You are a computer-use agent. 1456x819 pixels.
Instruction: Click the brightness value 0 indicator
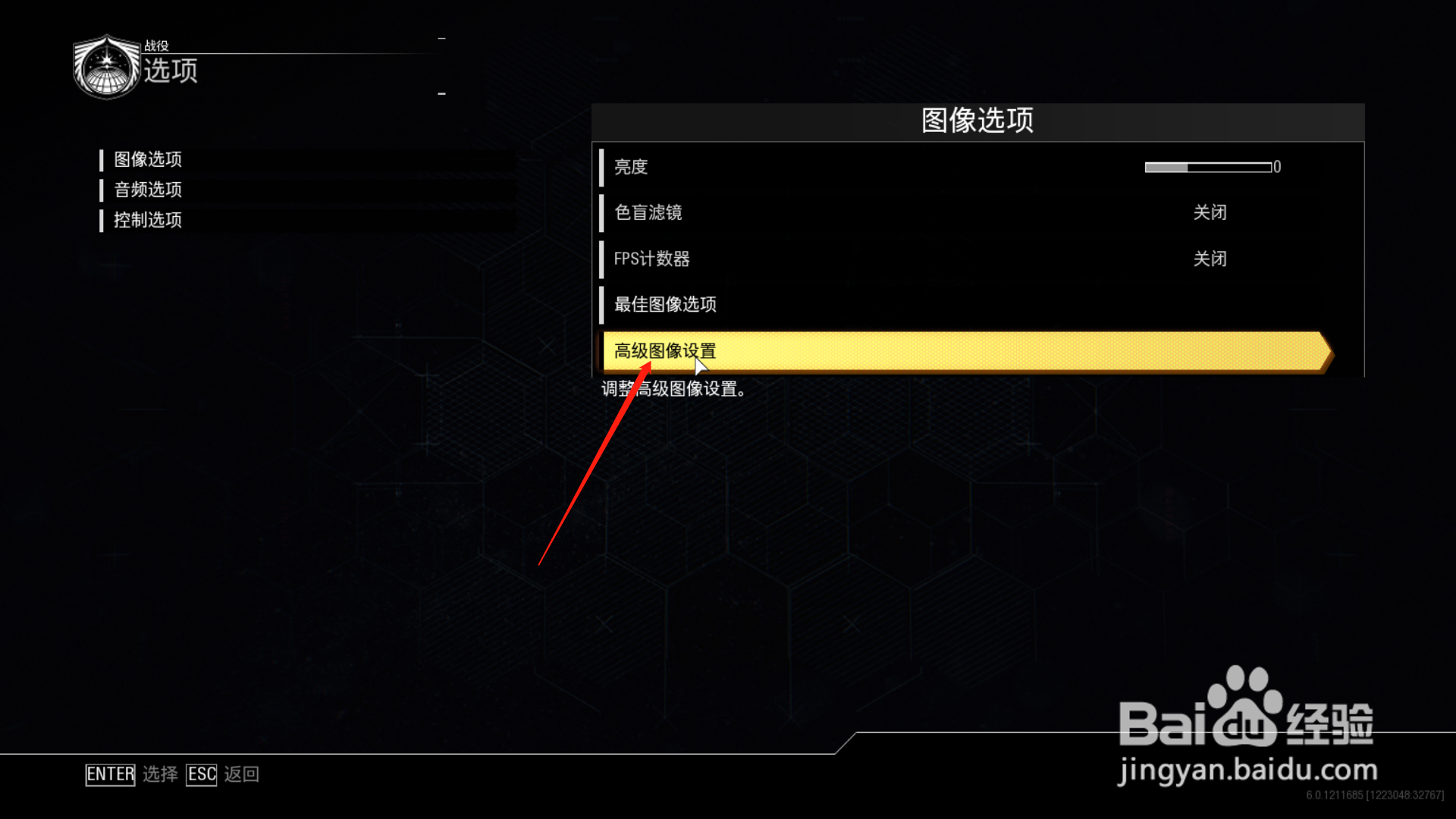point(1277,167)
